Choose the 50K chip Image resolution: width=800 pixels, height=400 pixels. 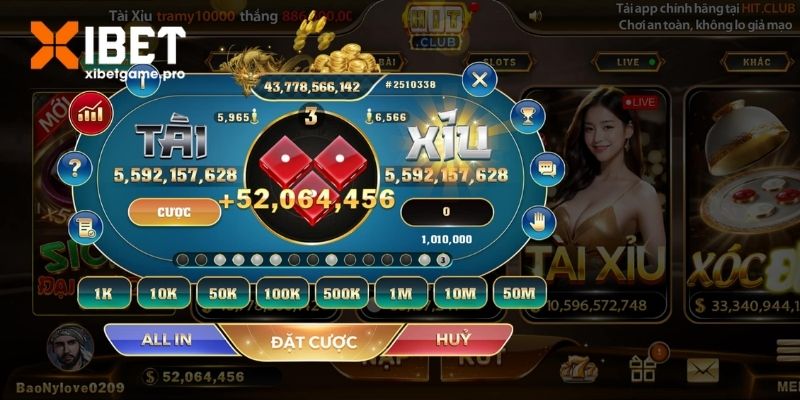point(223,293)
